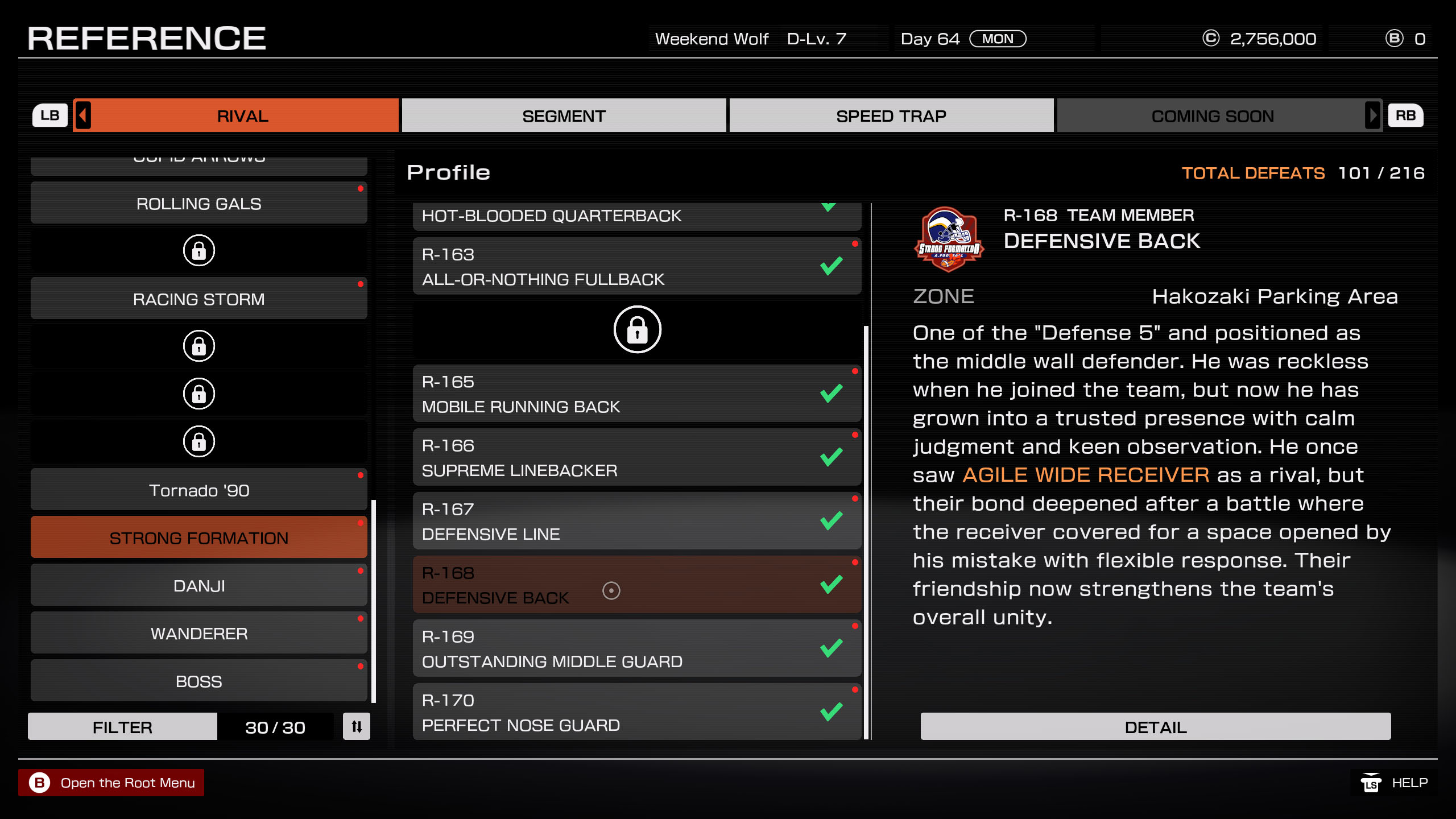The image size is (1456, 819).
Task: Switch to the SEGMENT tab
Action: tap(564, 116)
